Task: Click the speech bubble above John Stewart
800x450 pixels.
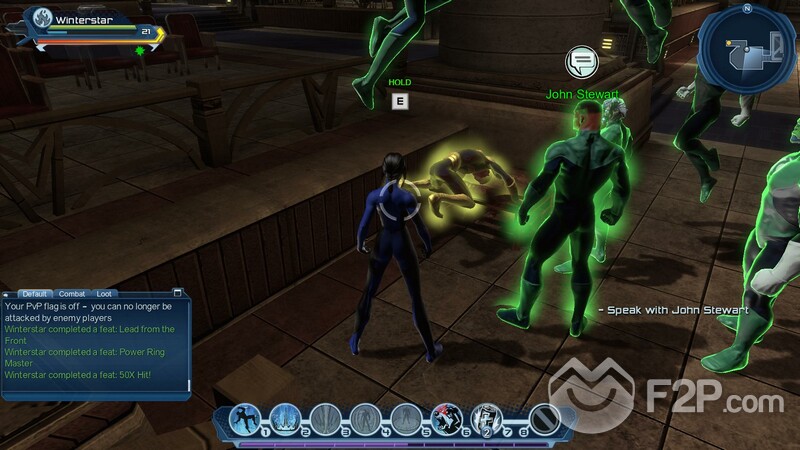Action: 581,63
